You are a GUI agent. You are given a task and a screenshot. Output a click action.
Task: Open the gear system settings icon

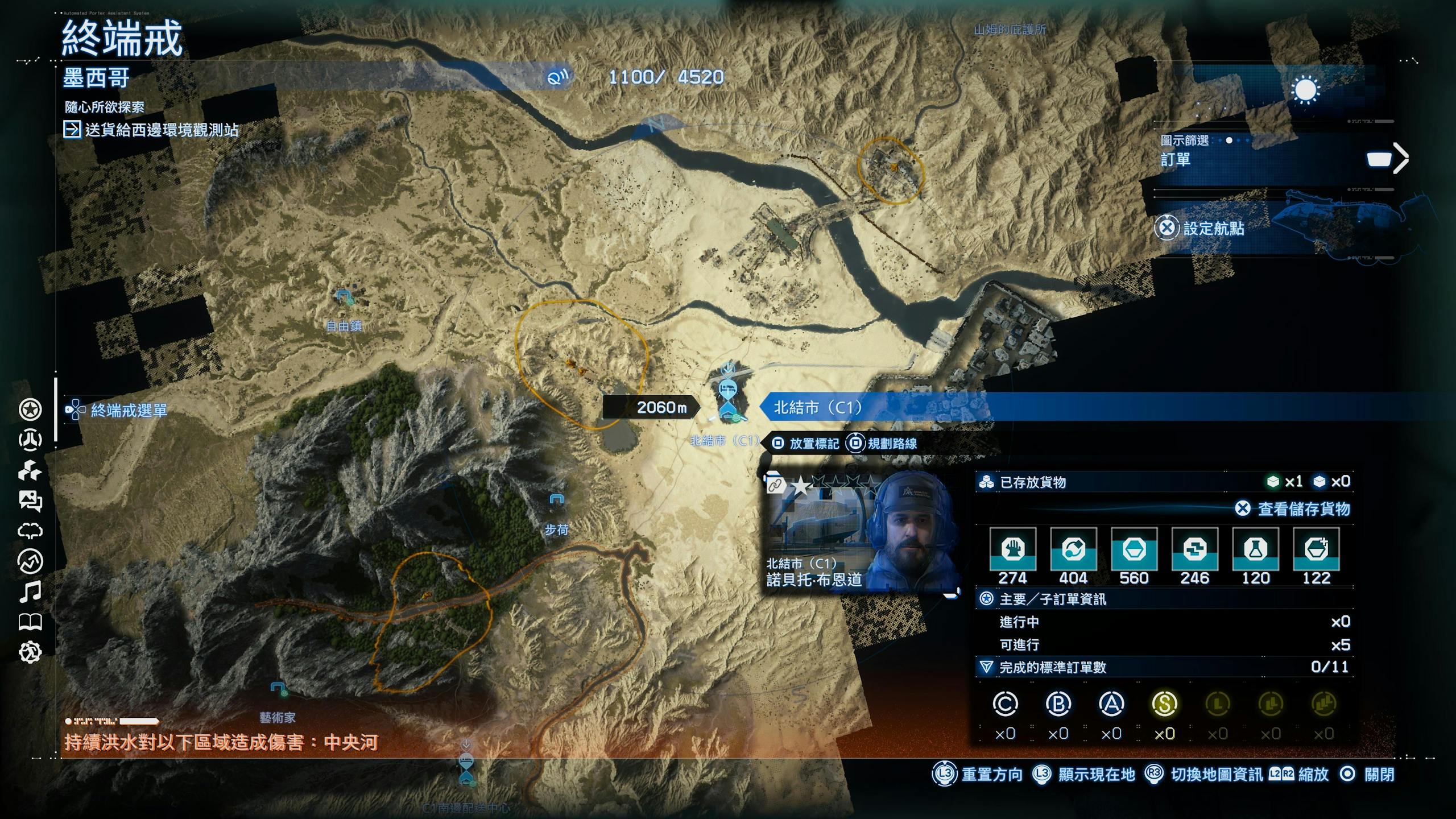tap(30, 652)
